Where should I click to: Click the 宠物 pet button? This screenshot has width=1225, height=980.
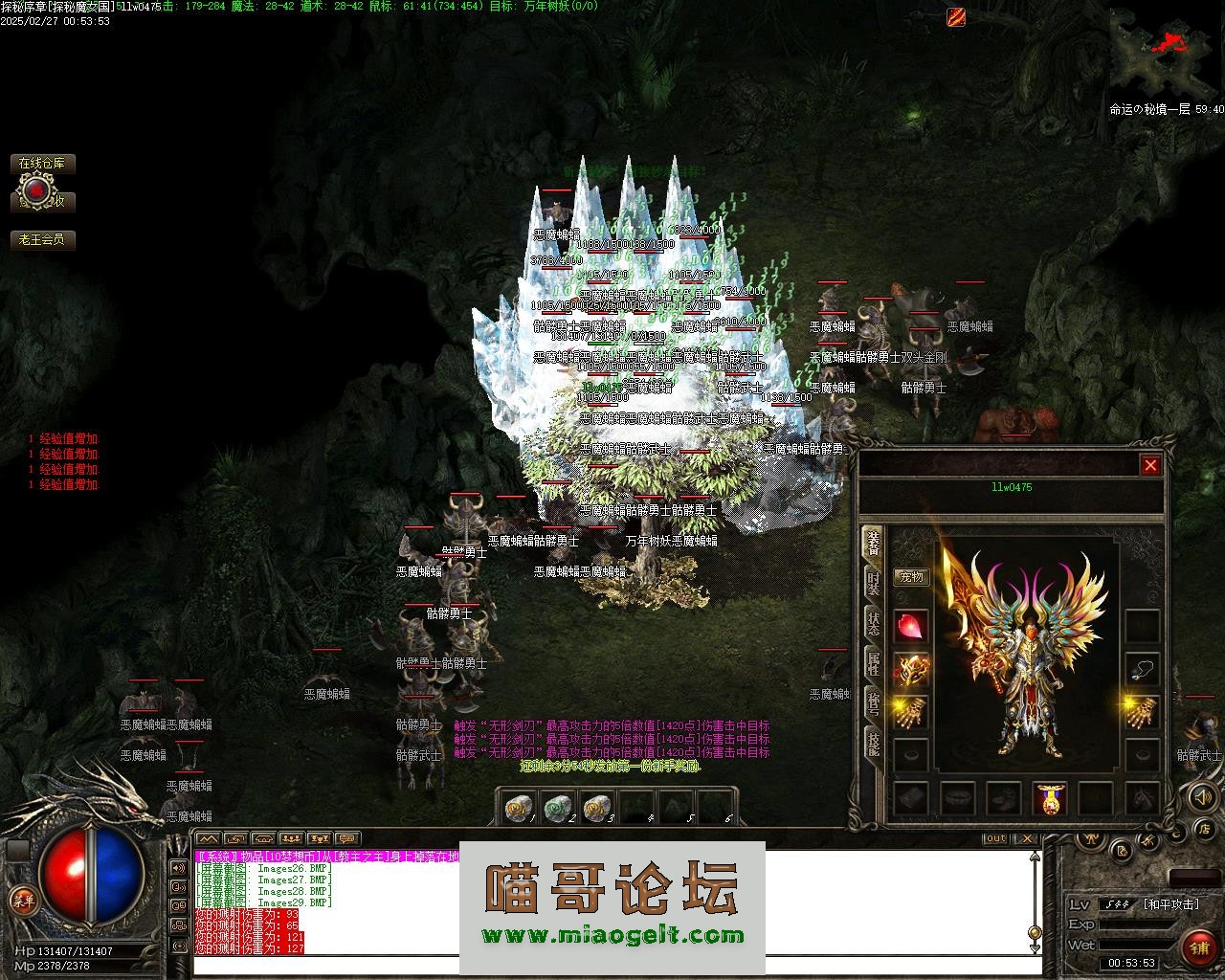(x=911, y=577)
